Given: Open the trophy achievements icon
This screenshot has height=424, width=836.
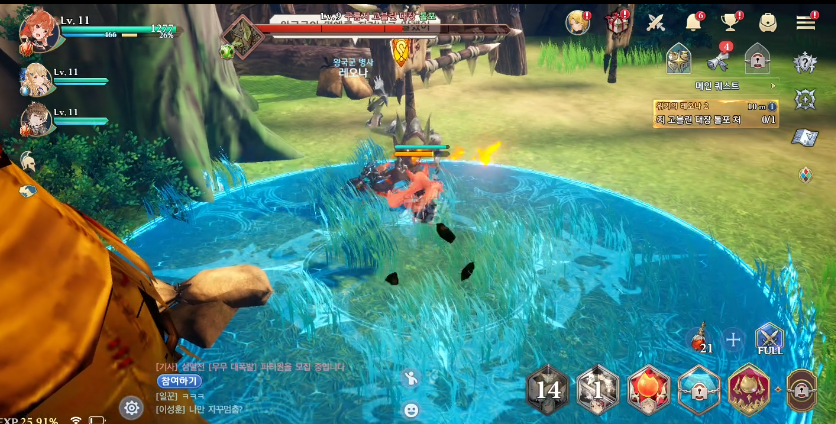Looking at the screenshot, I should pyautogui.click(x=730, y=23).
